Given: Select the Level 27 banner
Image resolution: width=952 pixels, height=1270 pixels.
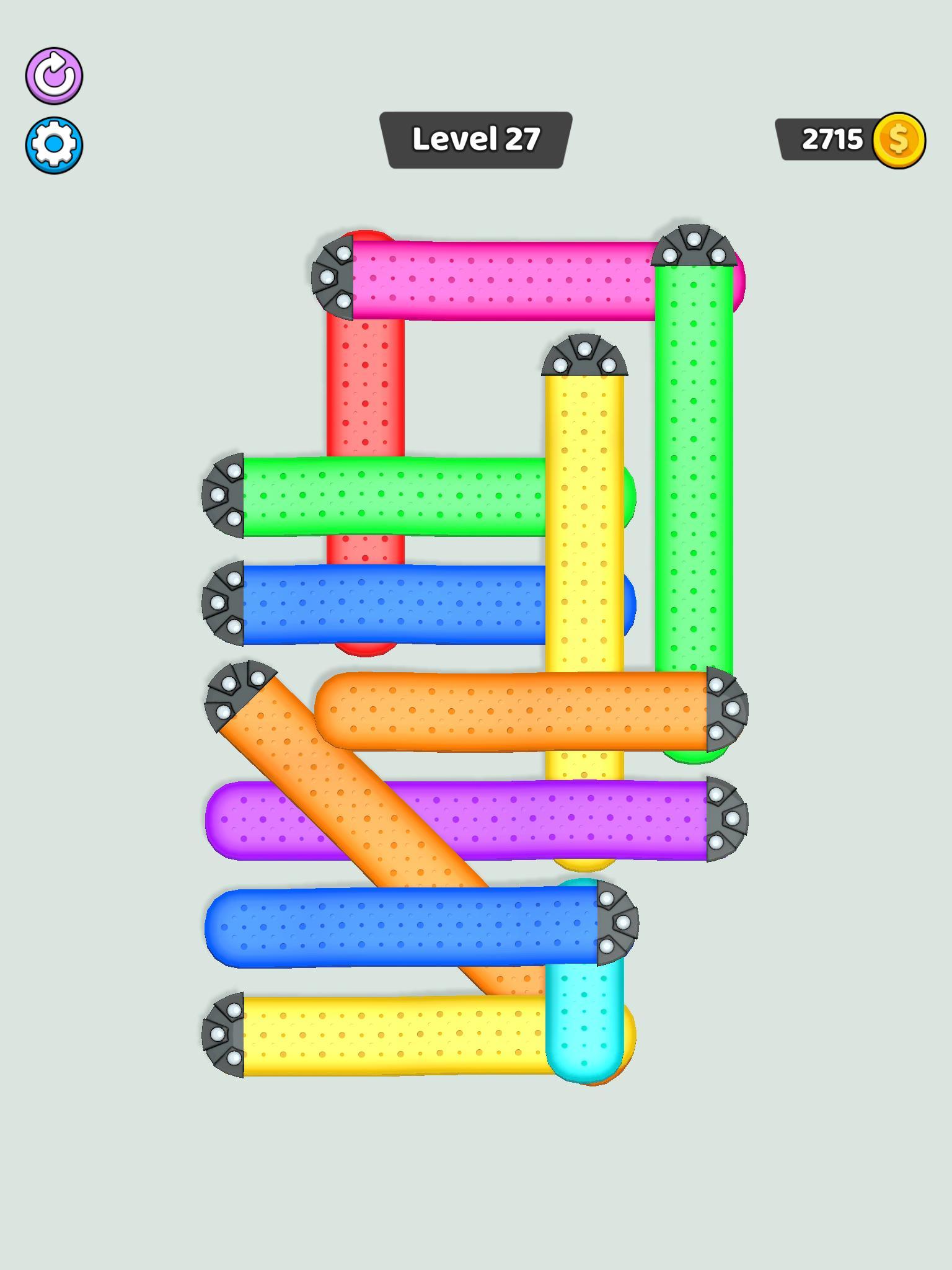Looking at the screenshot, I should 476,139.
